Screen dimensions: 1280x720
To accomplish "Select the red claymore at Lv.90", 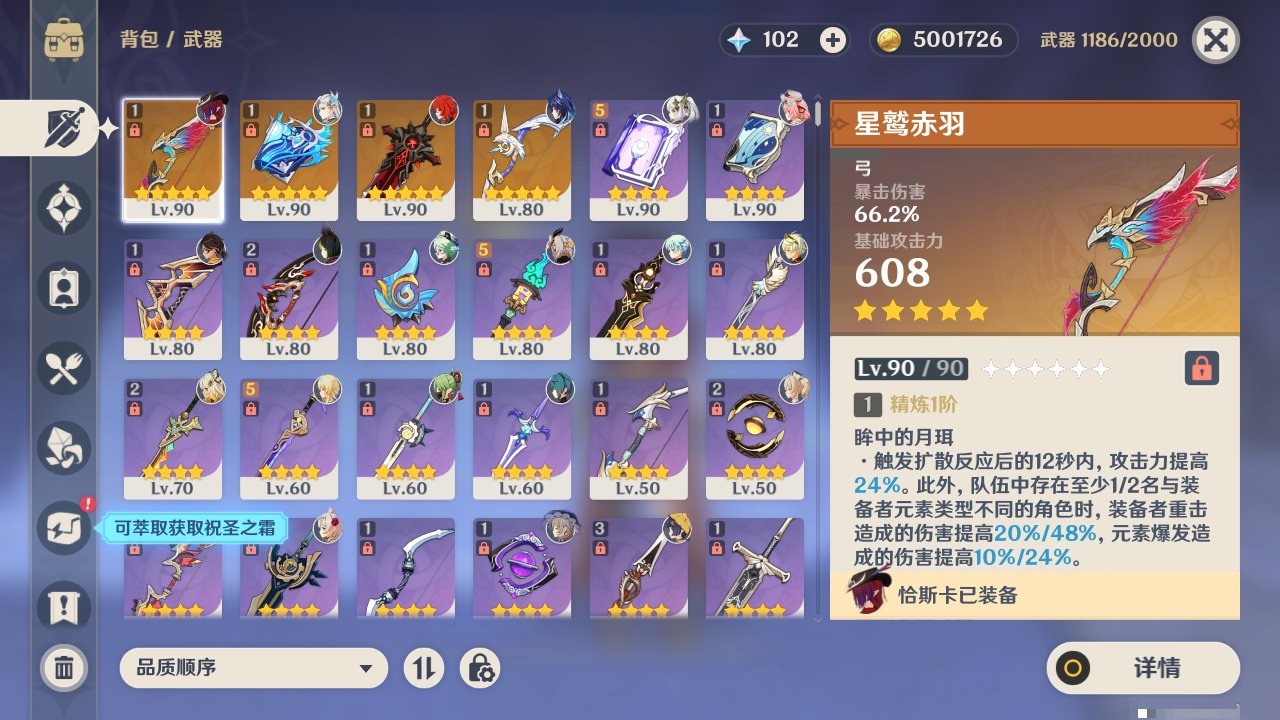I will (x=405, y=160).
